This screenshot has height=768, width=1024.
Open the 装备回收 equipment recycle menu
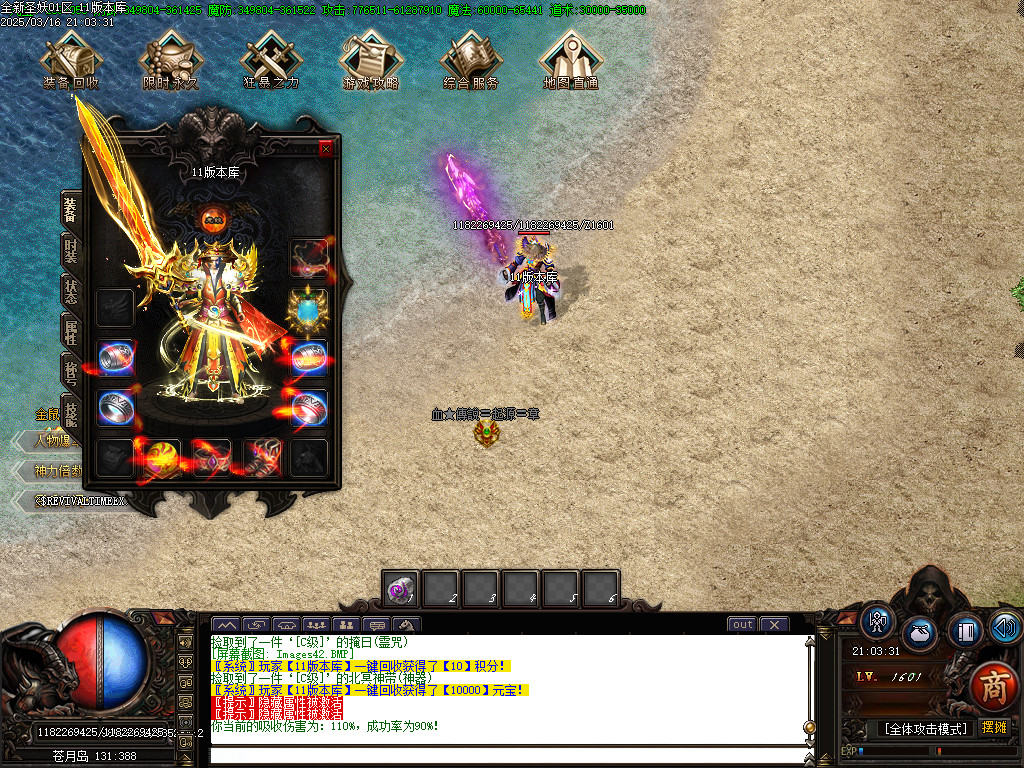click(x=70, y=58)
